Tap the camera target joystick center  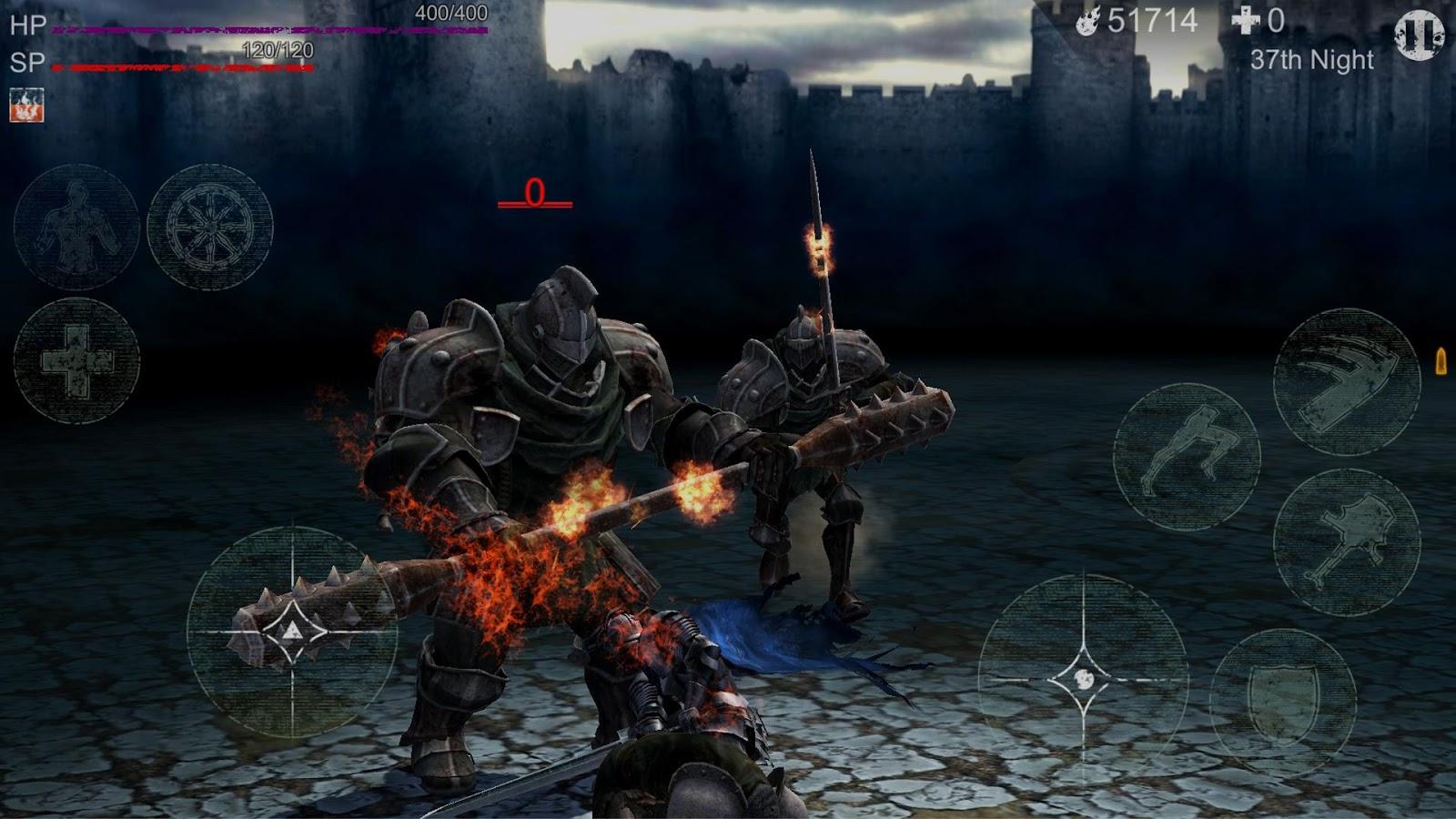point(1083,679)
